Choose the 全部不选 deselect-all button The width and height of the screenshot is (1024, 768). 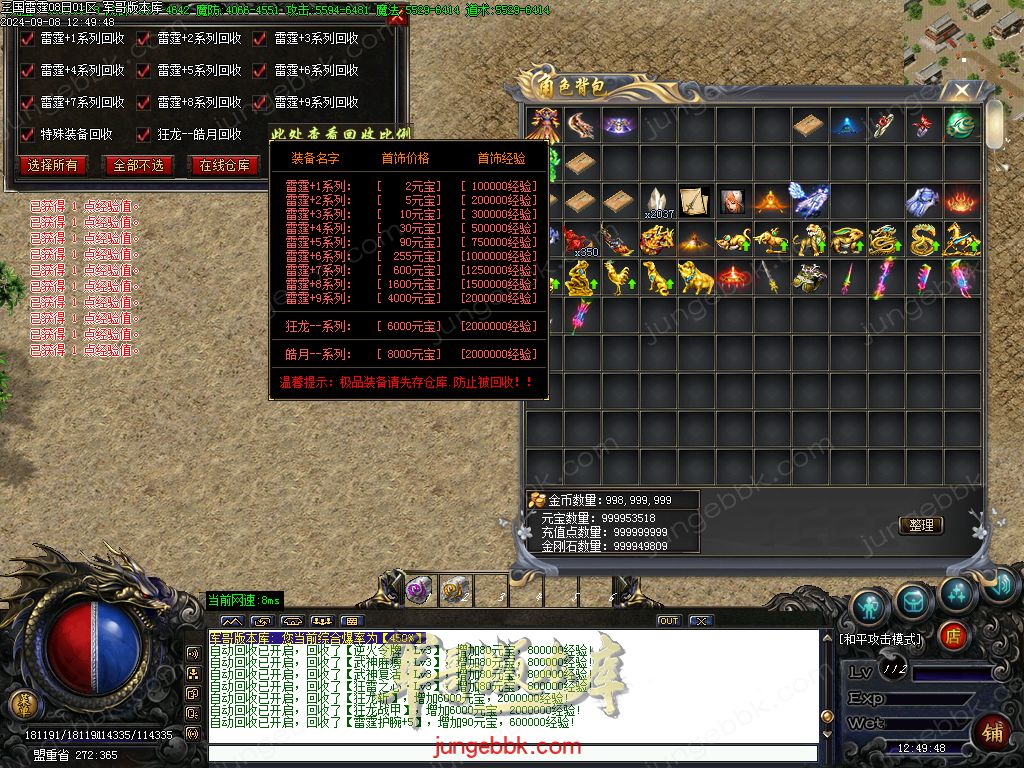(138, 165)
